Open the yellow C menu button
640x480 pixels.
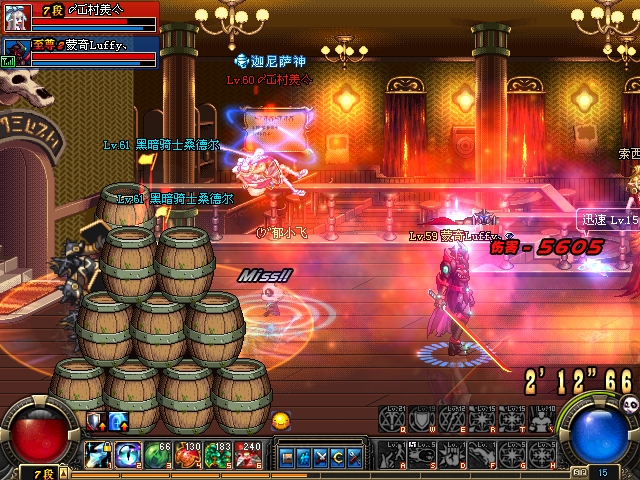337,457
